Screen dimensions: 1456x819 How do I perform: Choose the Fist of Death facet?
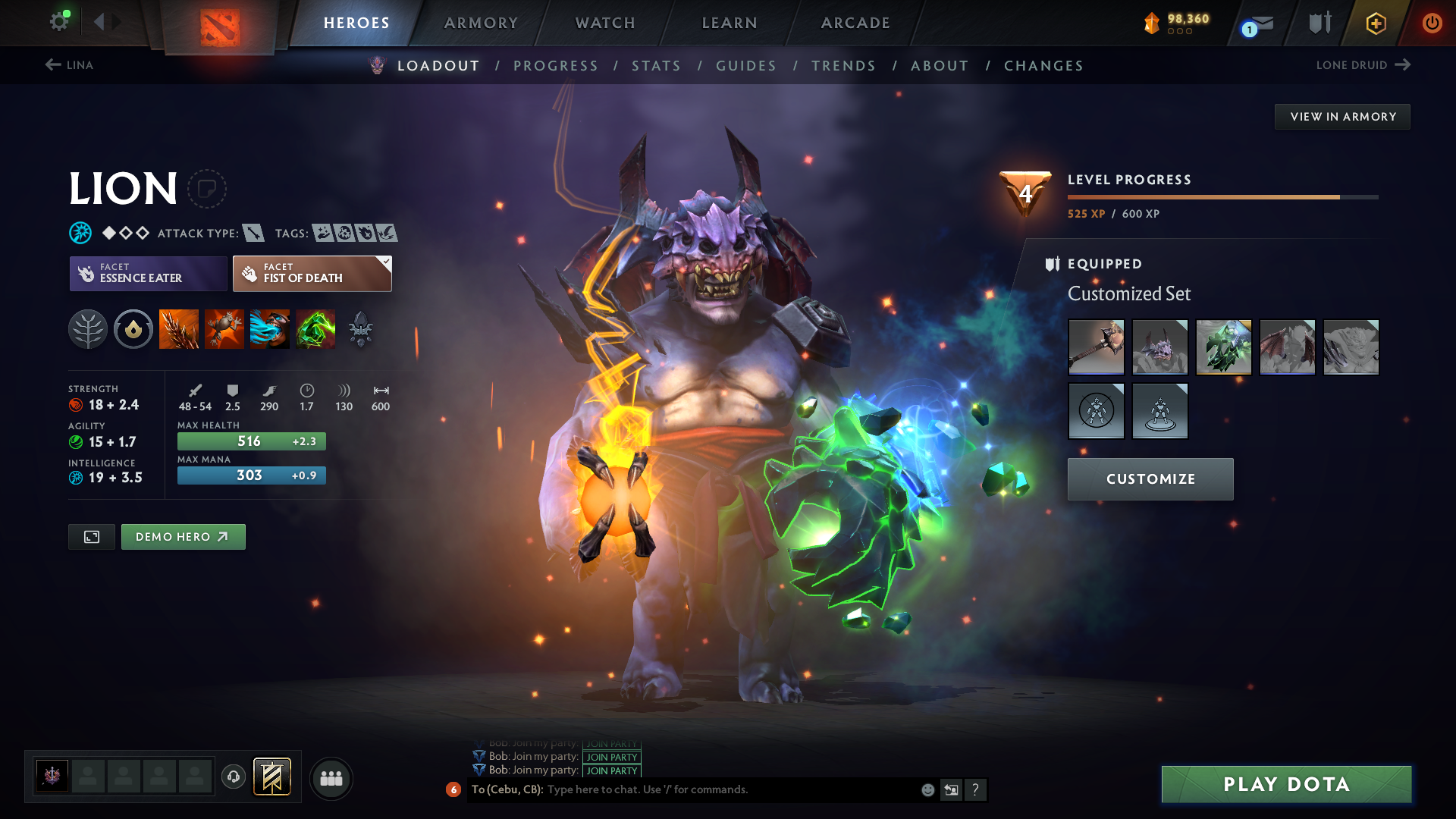pyautogui.click(x=312, y=274)
